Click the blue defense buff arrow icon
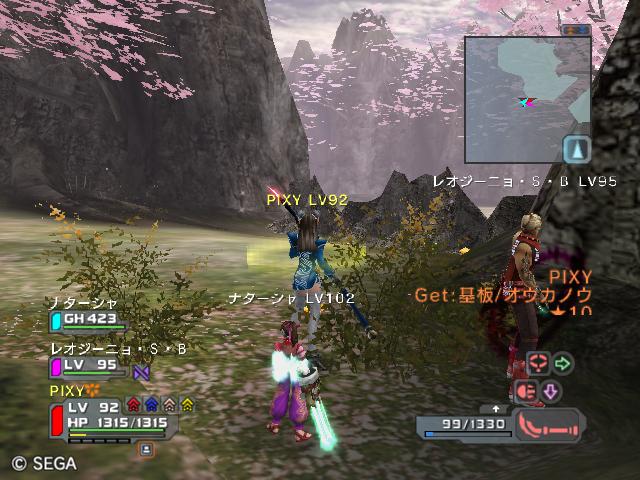 (151, 405)
